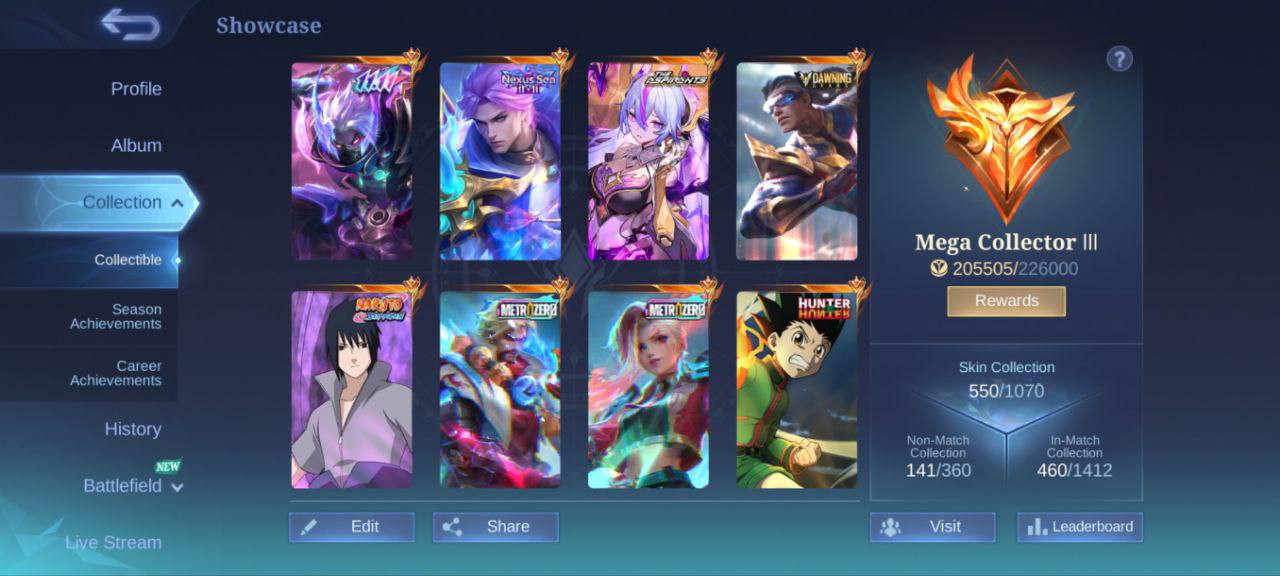This screenshot has height=576, width=1280.
Task: Share the showcase
Action: point(496,527)
